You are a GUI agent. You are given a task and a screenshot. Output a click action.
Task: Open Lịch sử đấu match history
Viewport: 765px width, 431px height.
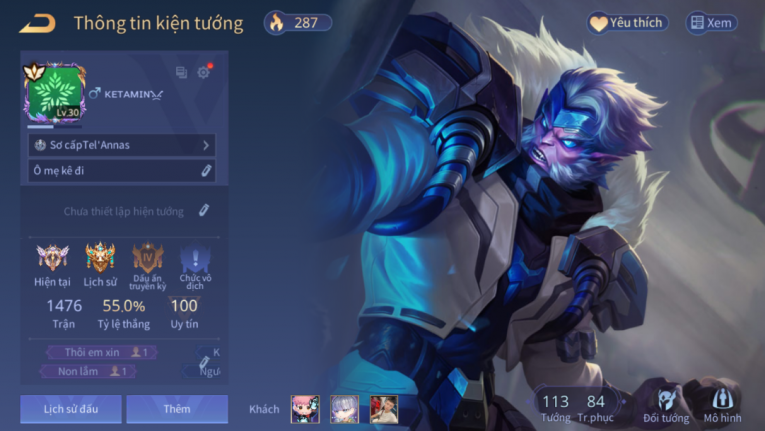coord(70,409)
